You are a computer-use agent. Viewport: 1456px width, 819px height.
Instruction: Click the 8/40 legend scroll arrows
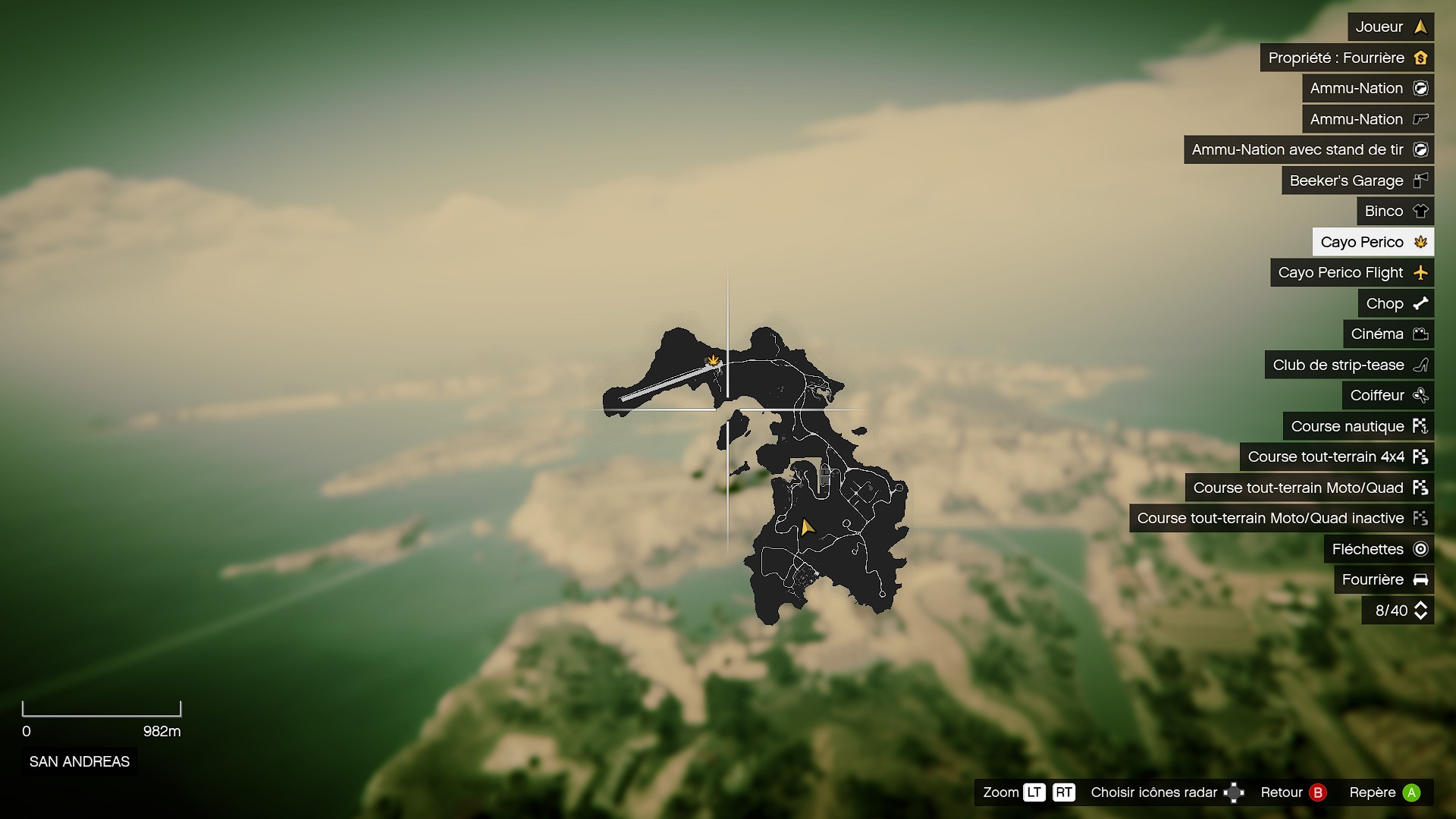[1420, 610]
